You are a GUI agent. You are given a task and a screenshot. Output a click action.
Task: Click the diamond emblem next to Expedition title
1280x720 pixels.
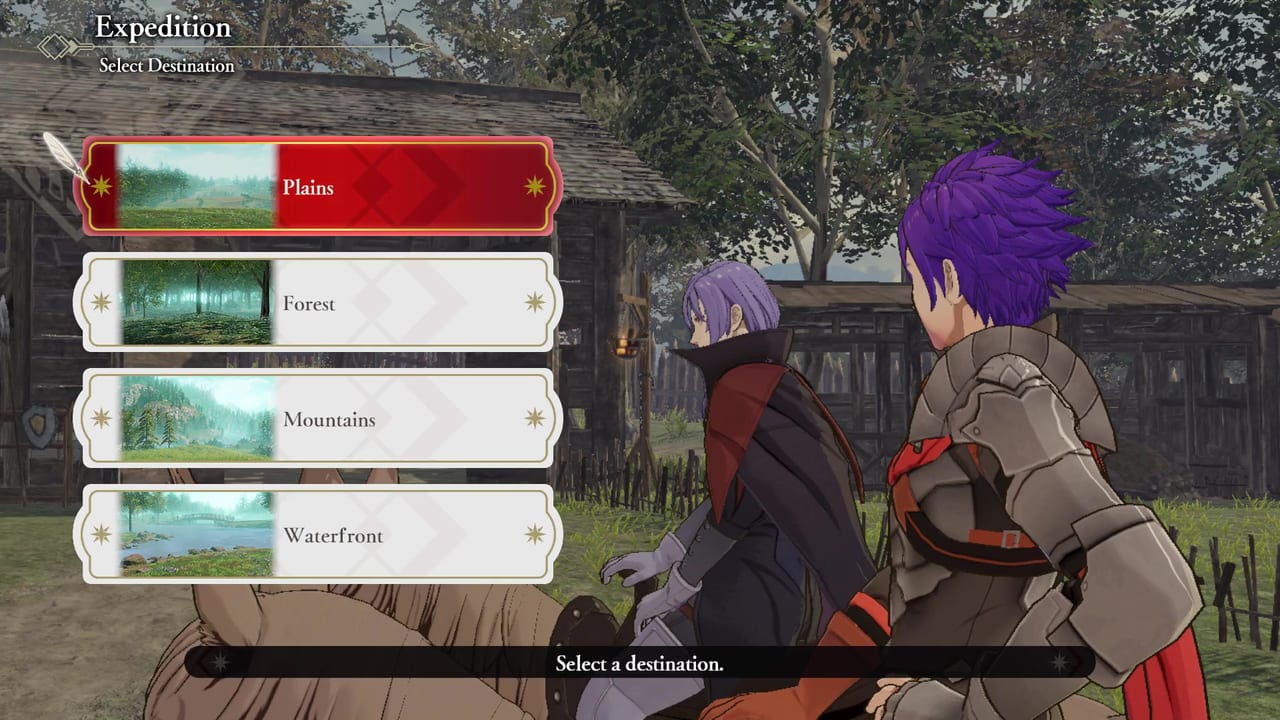[55, 46]
